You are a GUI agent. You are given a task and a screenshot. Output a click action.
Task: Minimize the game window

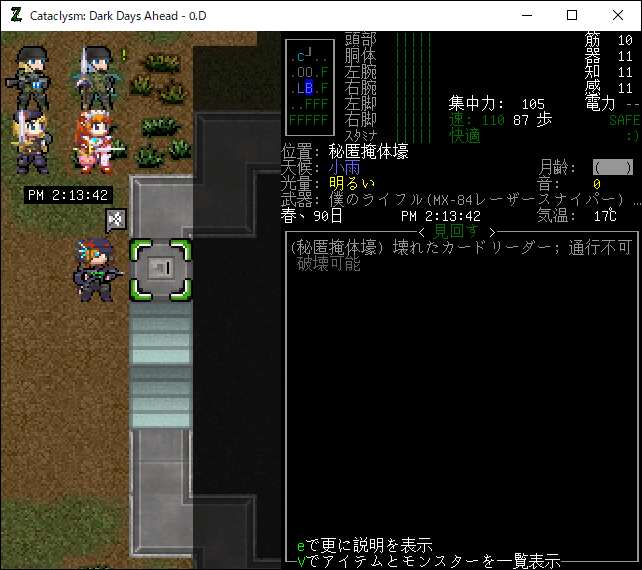point(525,15)
